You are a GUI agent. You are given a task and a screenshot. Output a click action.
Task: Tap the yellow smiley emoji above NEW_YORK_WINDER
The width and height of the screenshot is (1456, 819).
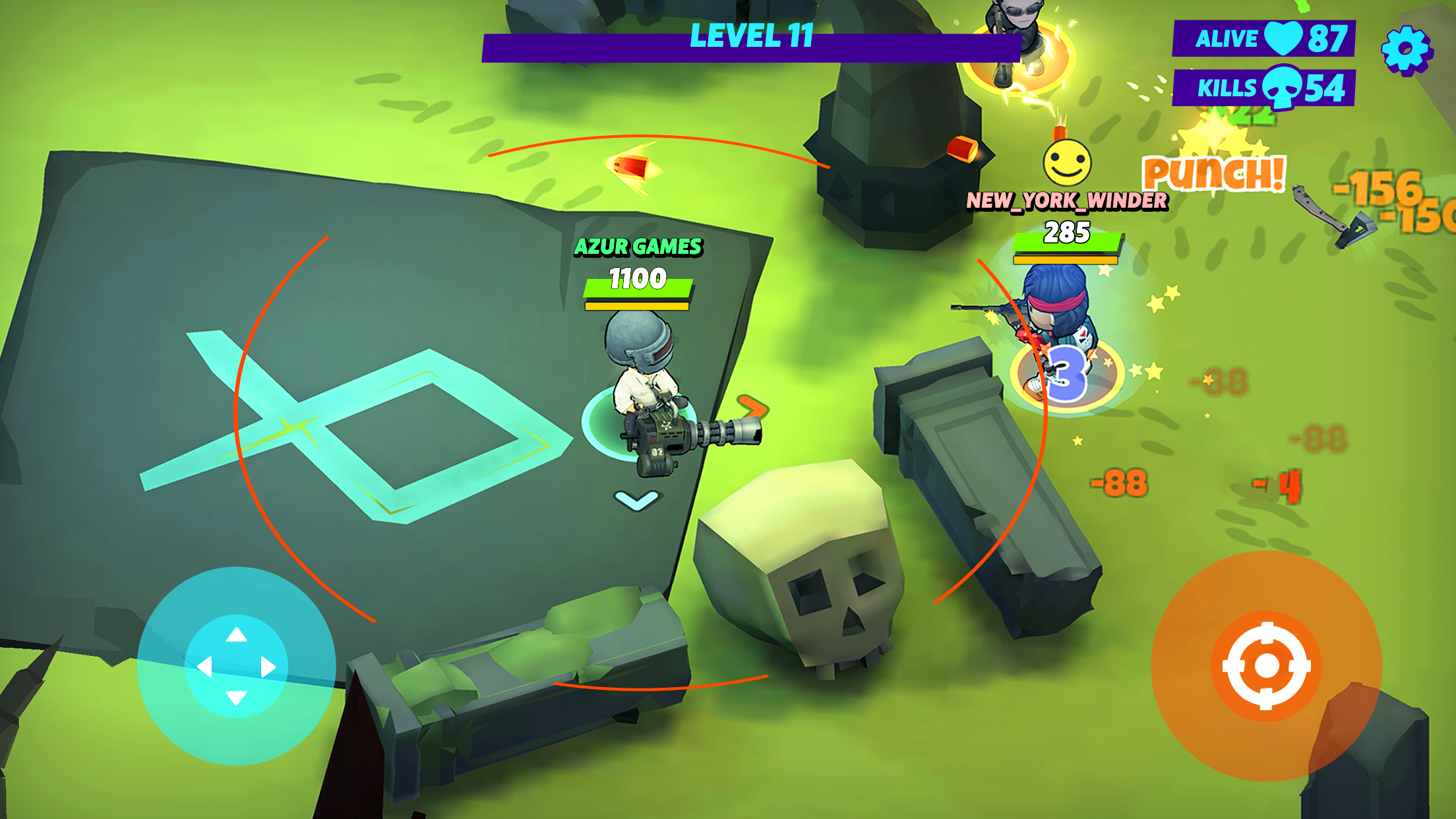[x=1068, y=162]
